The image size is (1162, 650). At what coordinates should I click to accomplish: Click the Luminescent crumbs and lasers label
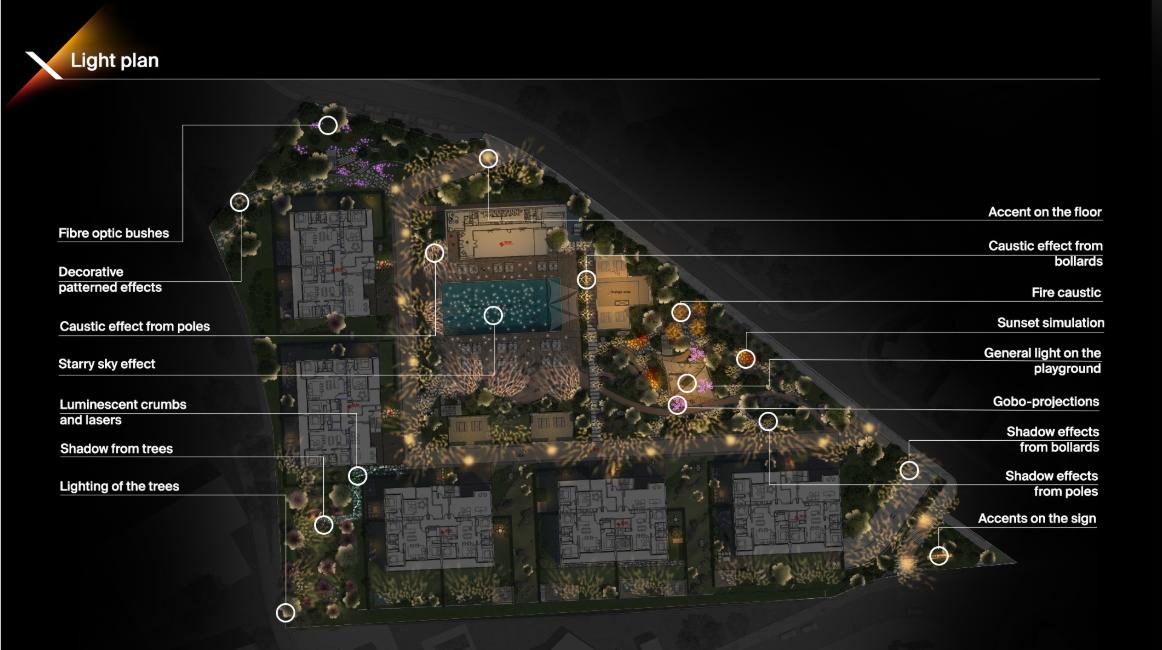(123, 412)
